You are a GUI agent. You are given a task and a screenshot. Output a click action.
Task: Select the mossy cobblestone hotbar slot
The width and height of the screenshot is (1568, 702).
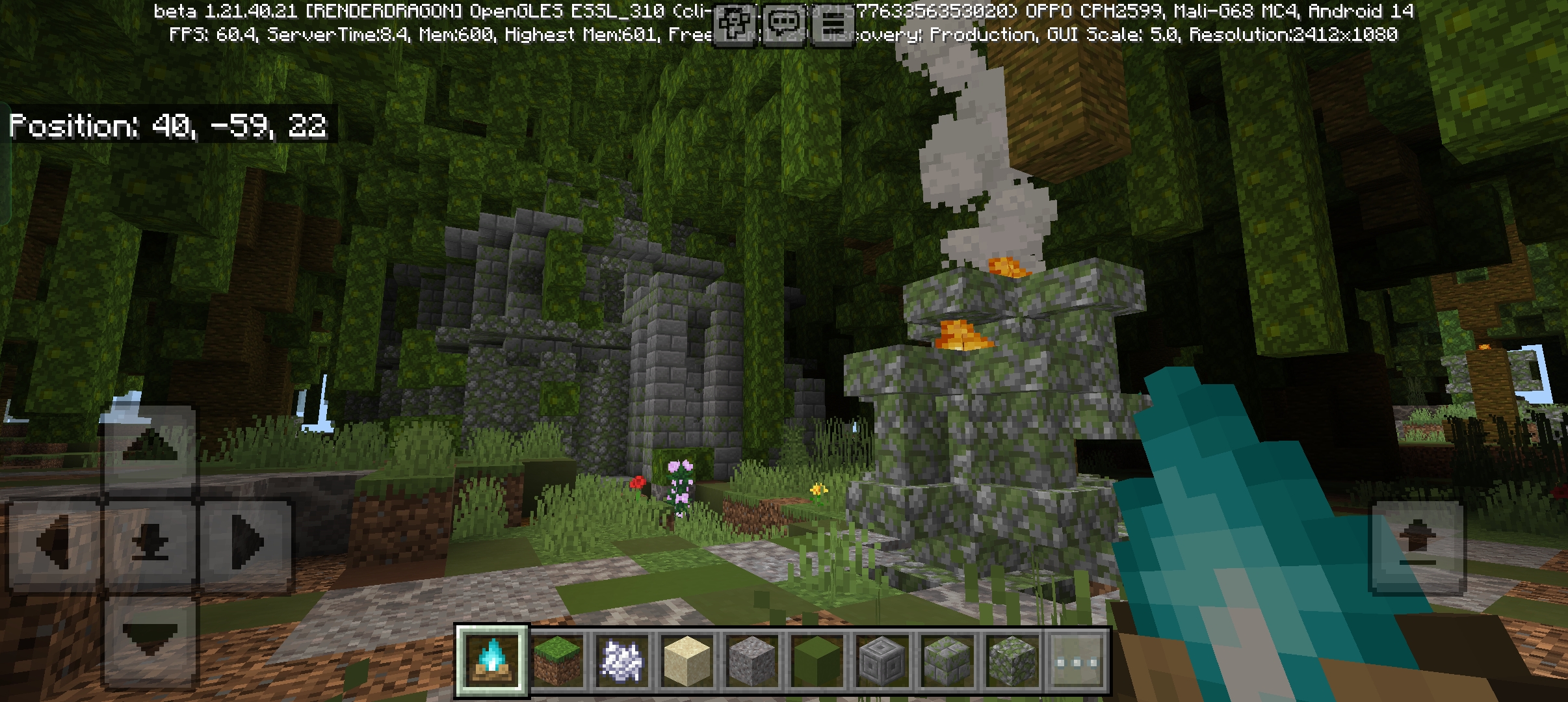pyautogui.click(x=1012, y=661)
